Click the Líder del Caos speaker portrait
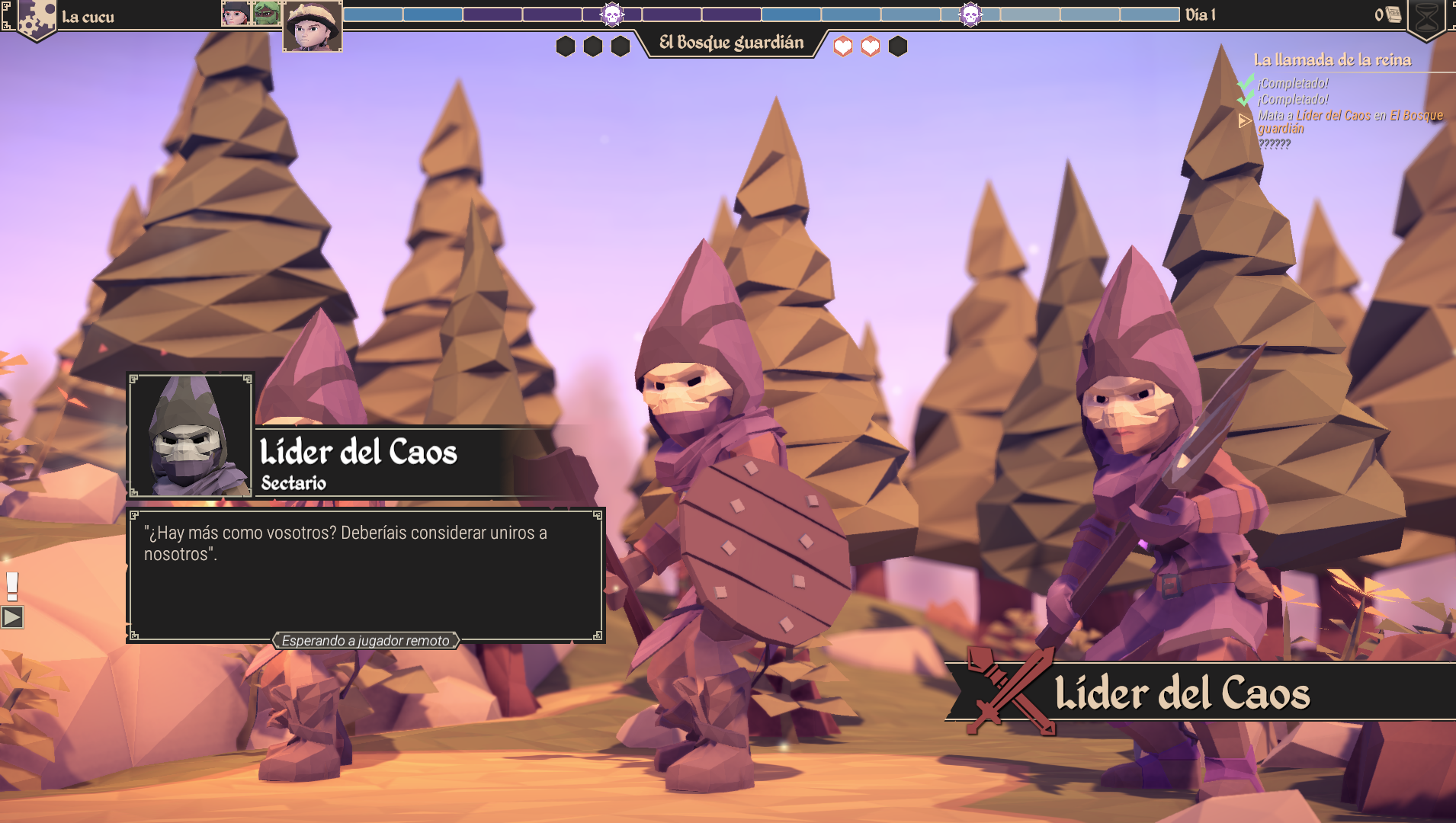Image resolution: width=1456 pixels, height=823 pixels. (190, 436)
